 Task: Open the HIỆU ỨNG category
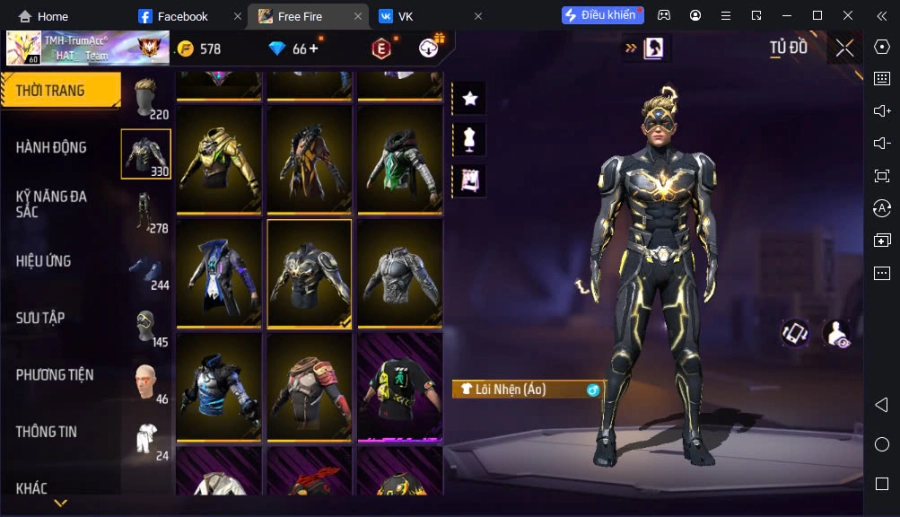[x=44, y=261]
